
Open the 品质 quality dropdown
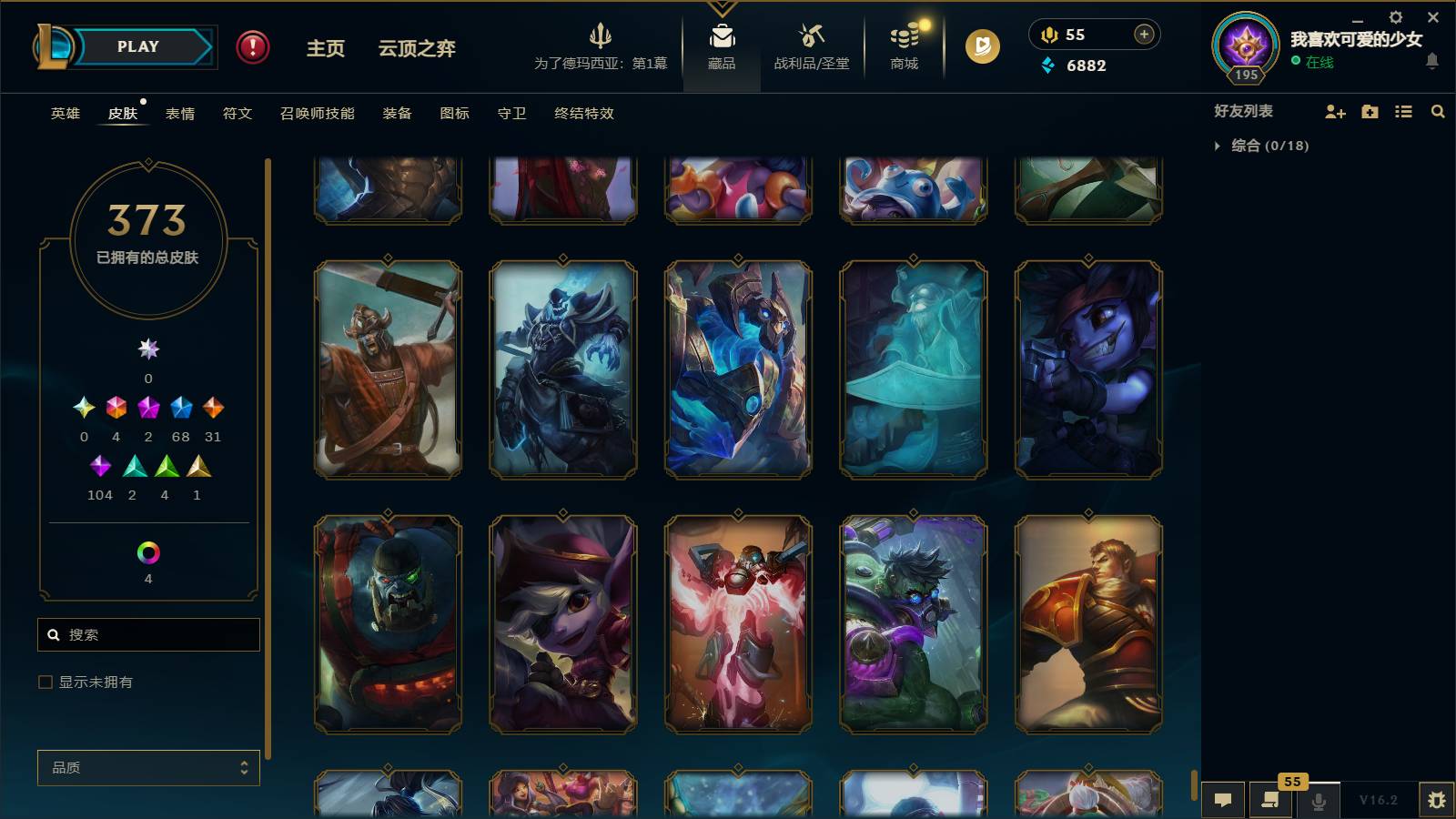[148, 767]
